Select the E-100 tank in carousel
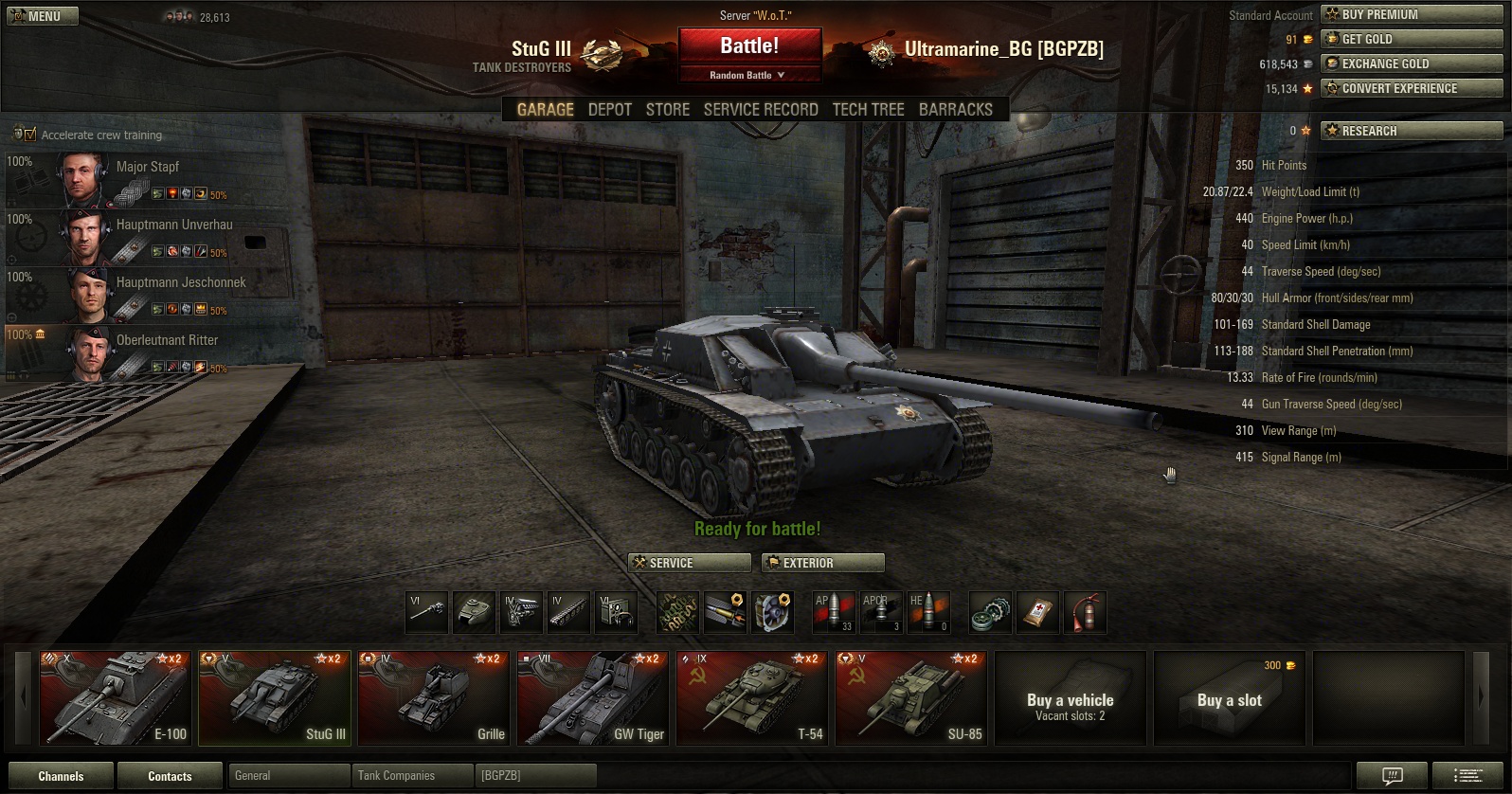This screenshot has height=794, width=1512. pyautogui.click(x=115, y=697)
